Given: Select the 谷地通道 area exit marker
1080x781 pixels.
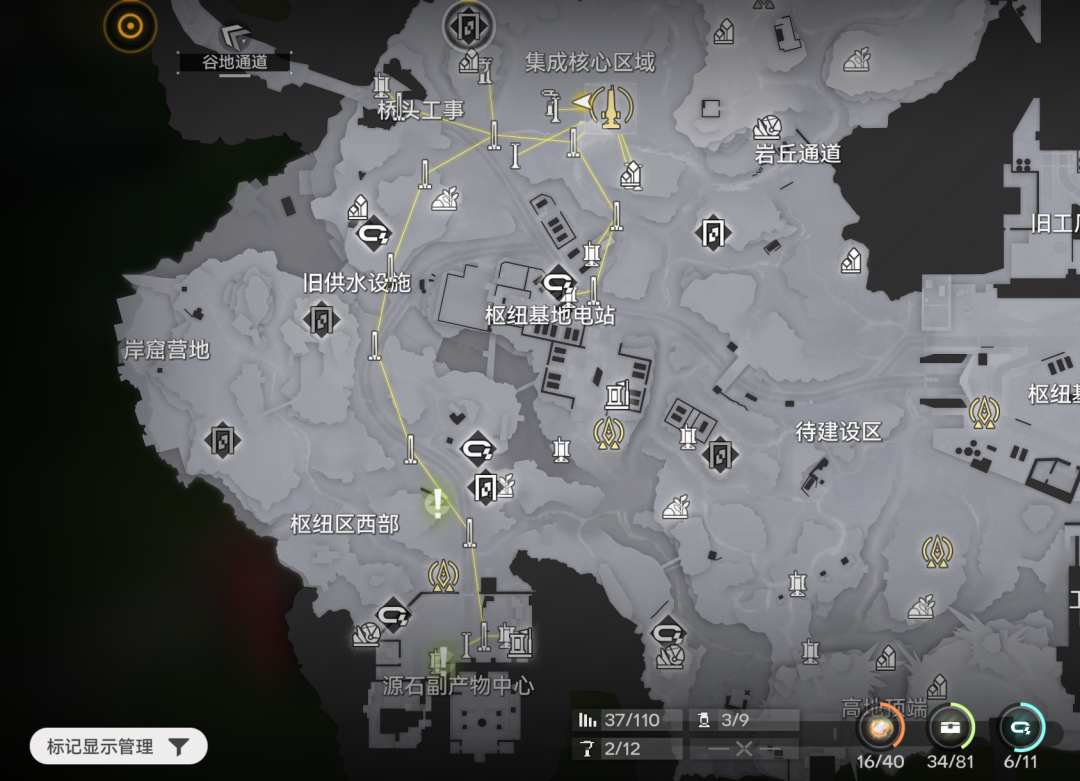Looking at the screenshot, I should pyautogui.click(x=235, y=39).
